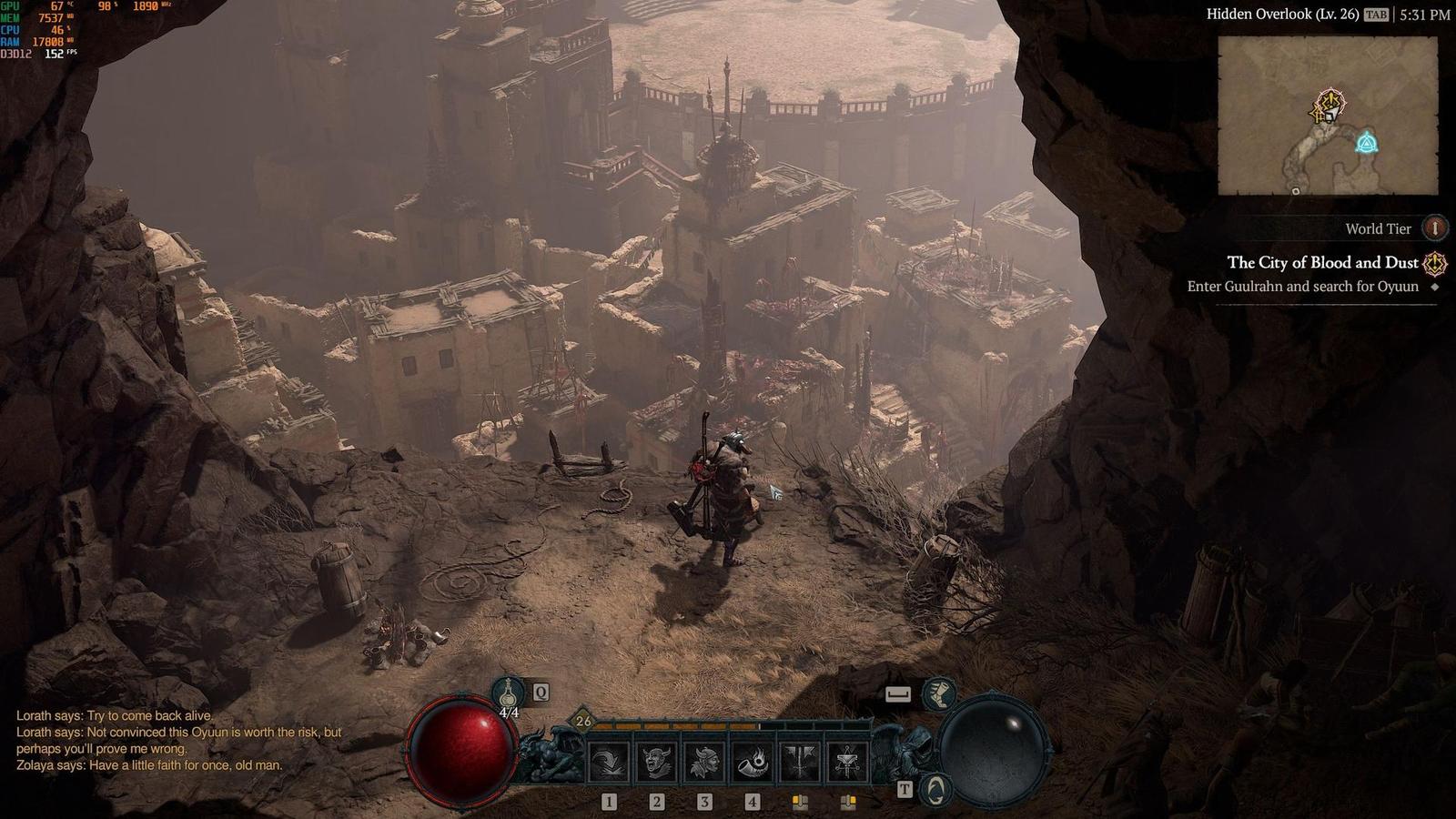Select the triangle and swords skill slot
This screenshot has height=819, width=1456.
[847, 762]
